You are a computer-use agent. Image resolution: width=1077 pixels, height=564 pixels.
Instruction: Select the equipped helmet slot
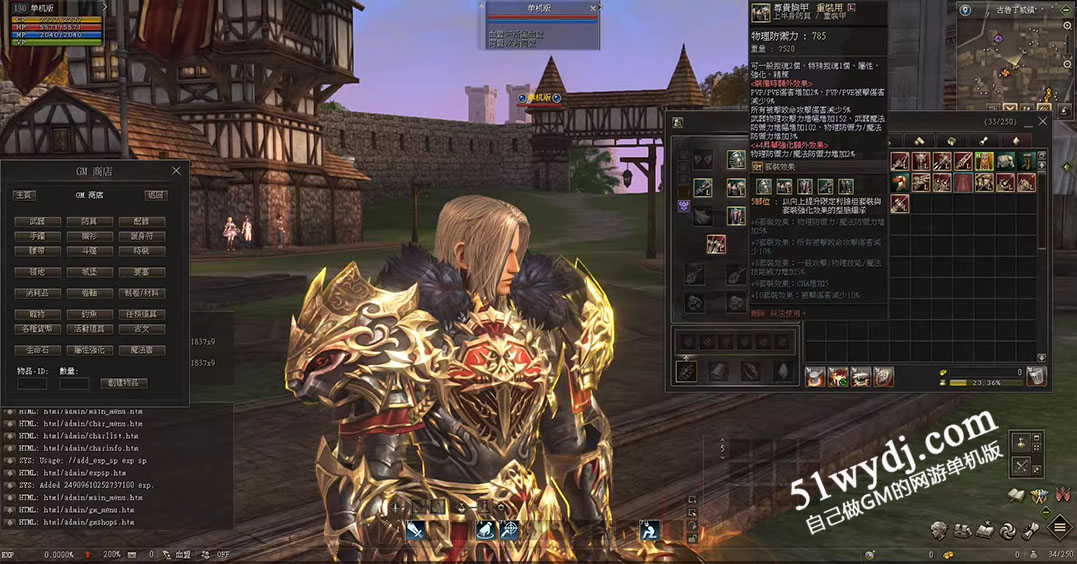tap(736, 160)
